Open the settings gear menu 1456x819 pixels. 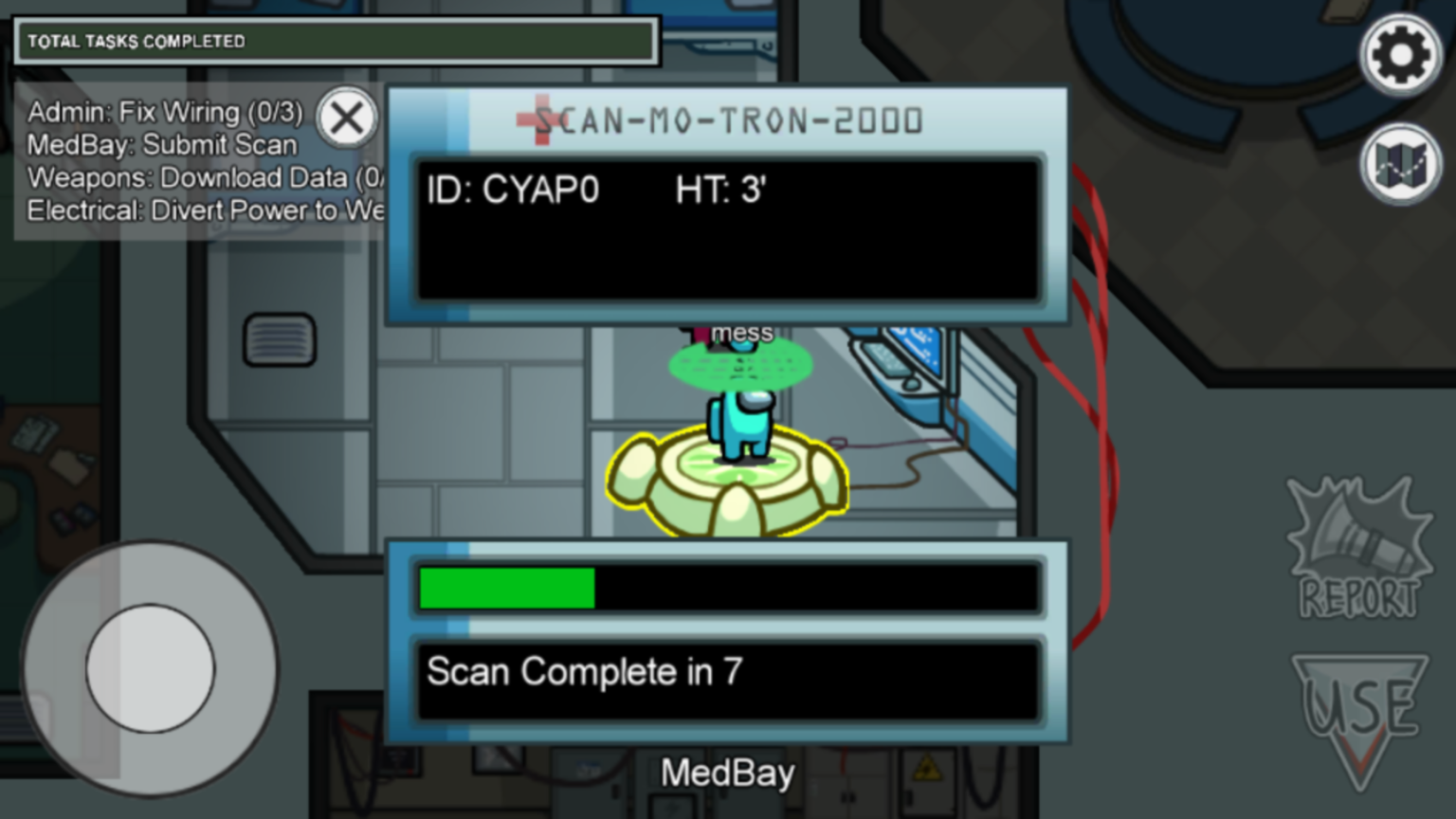pos(1400,55)
